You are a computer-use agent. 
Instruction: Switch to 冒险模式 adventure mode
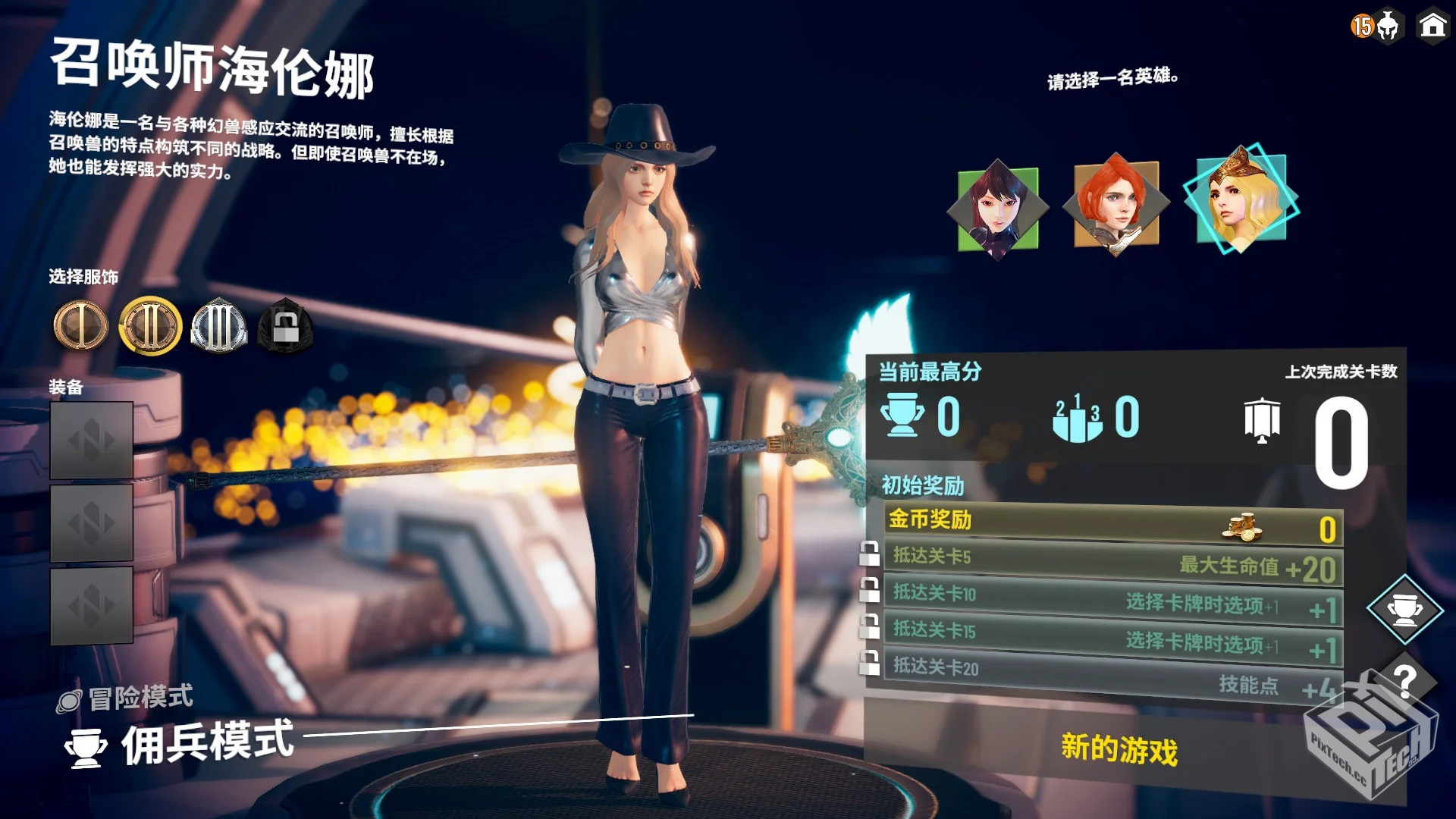pos(140,698)
